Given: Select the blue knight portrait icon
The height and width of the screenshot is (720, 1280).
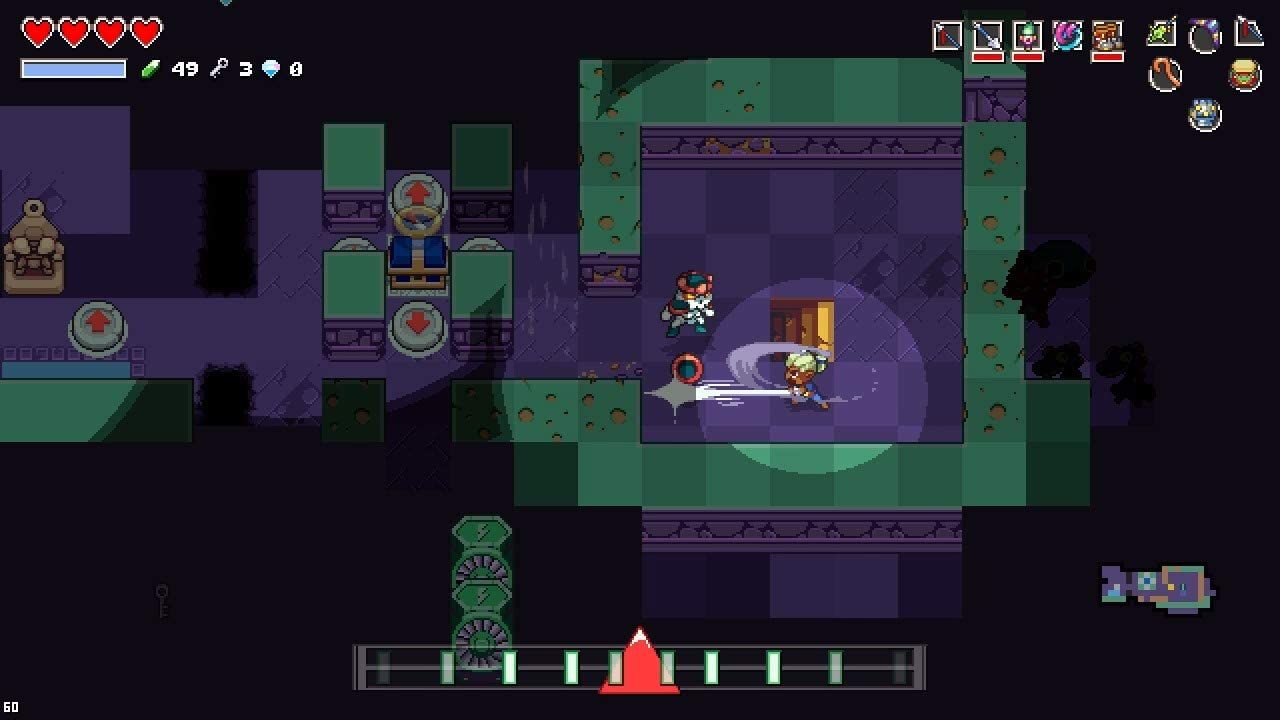Looking at the screenshot, I should point(1203,113).
